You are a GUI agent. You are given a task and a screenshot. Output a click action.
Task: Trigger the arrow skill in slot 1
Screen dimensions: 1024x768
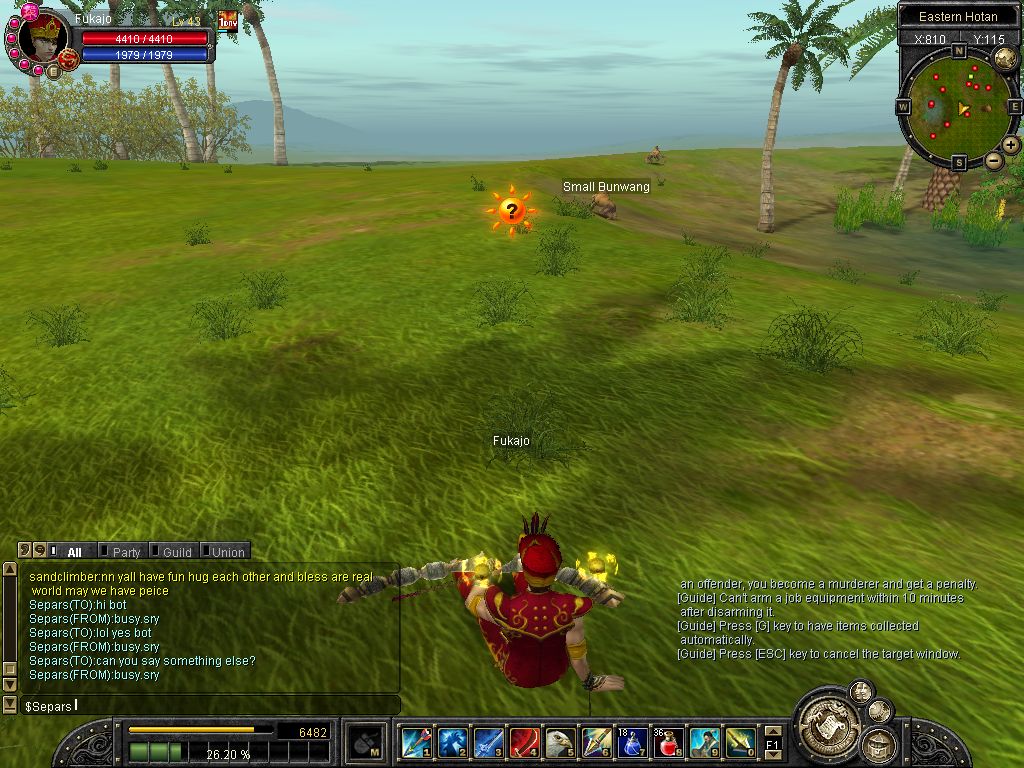[416, 743]
